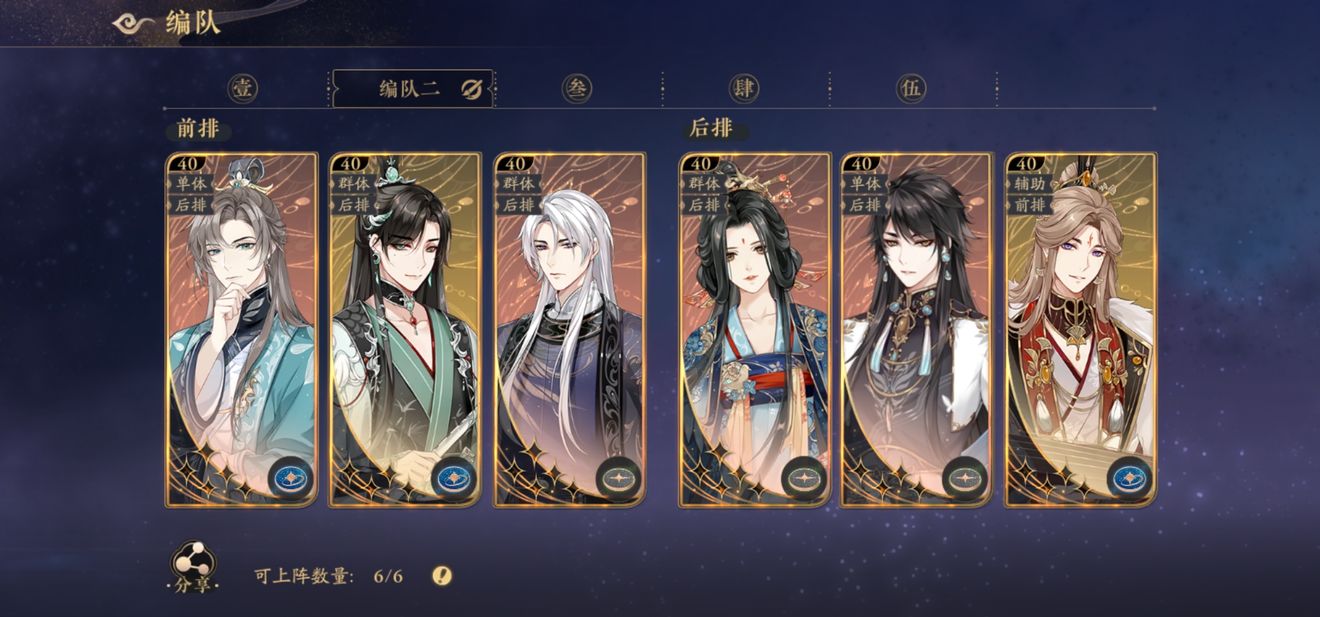Select the red-robed support character card

coord(1081,329)
